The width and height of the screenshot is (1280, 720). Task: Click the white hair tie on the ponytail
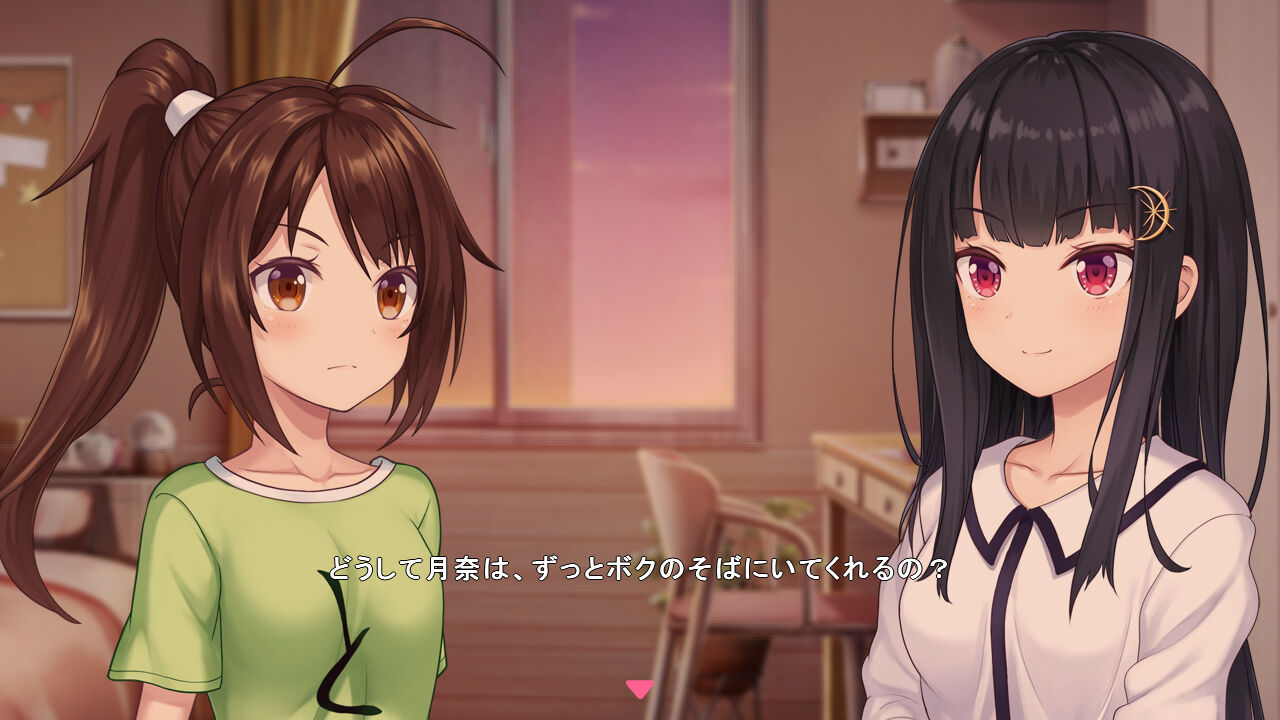186,112
